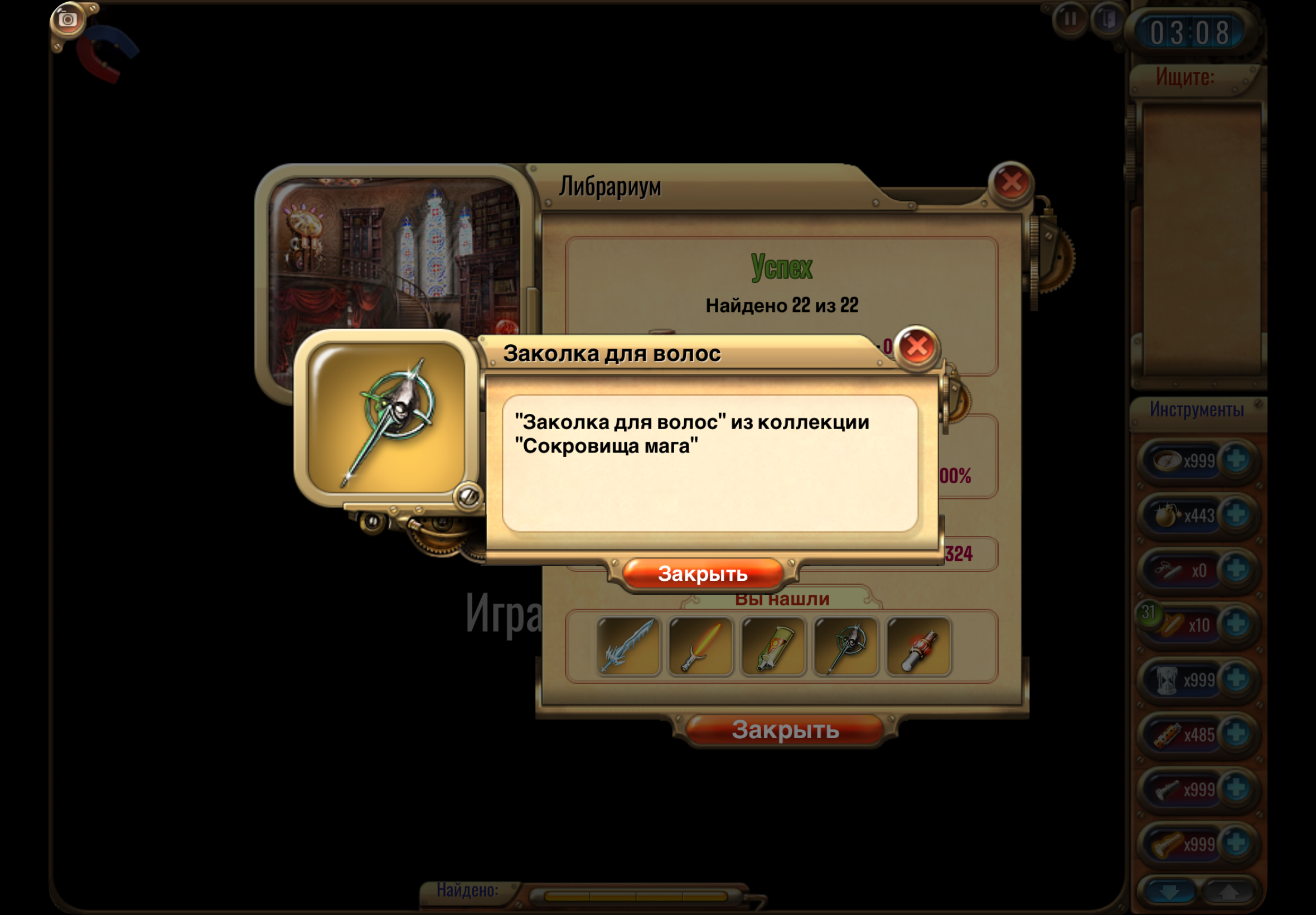Click the Закрыть button under the item description
The height and width of the screenshot is (915, 1316).
703,574
